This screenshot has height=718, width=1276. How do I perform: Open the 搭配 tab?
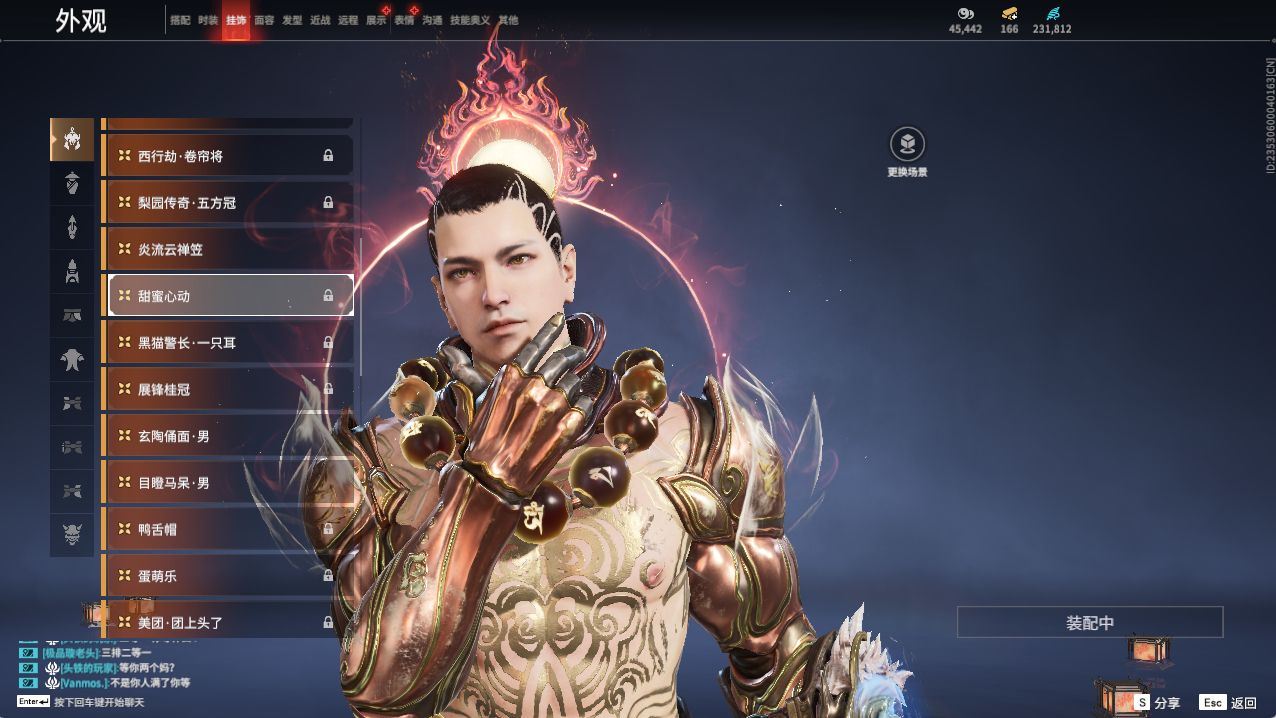[x=180, y=20]
